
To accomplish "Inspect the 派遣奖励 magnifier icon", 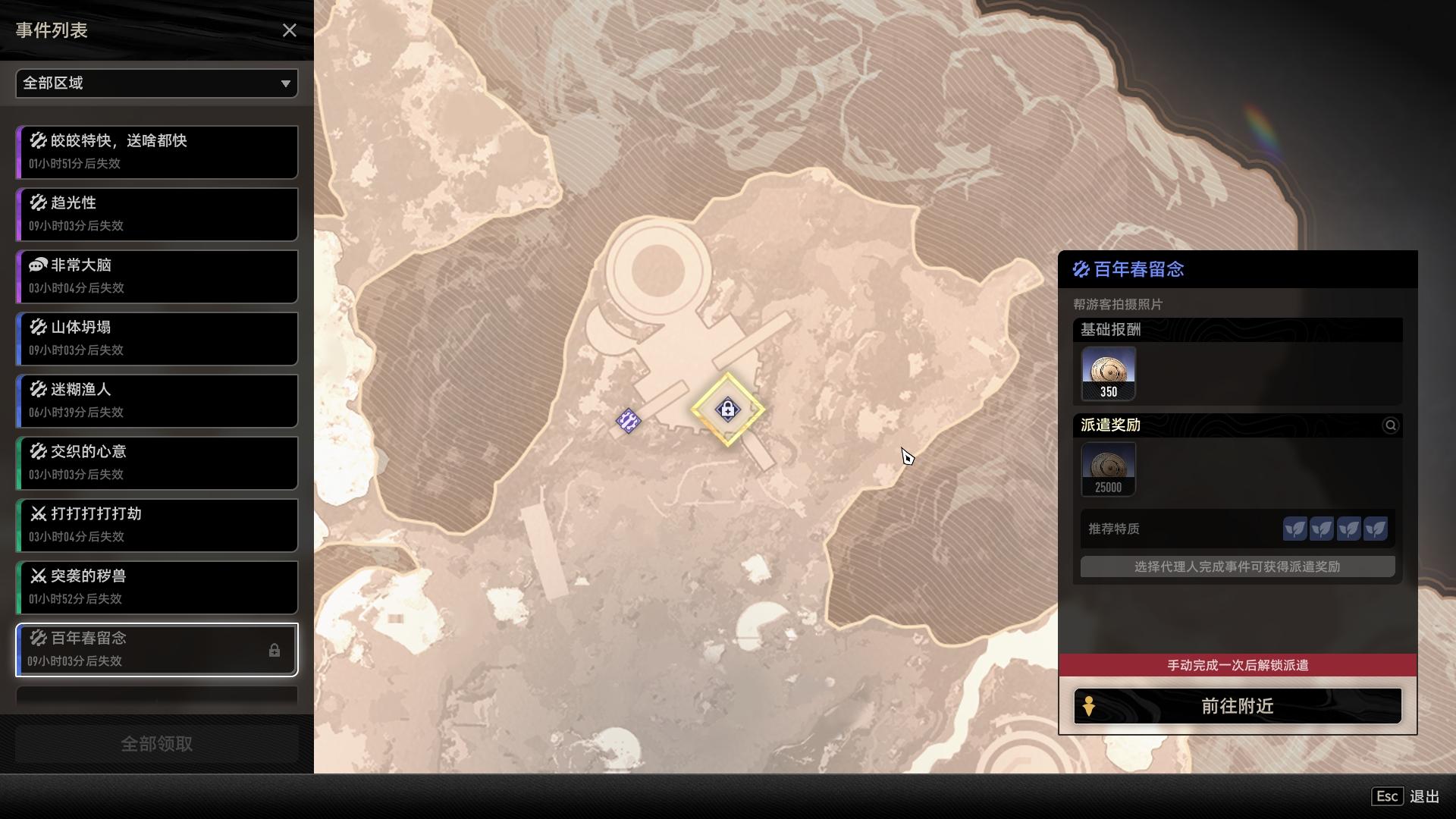I will pos(1390,425).
